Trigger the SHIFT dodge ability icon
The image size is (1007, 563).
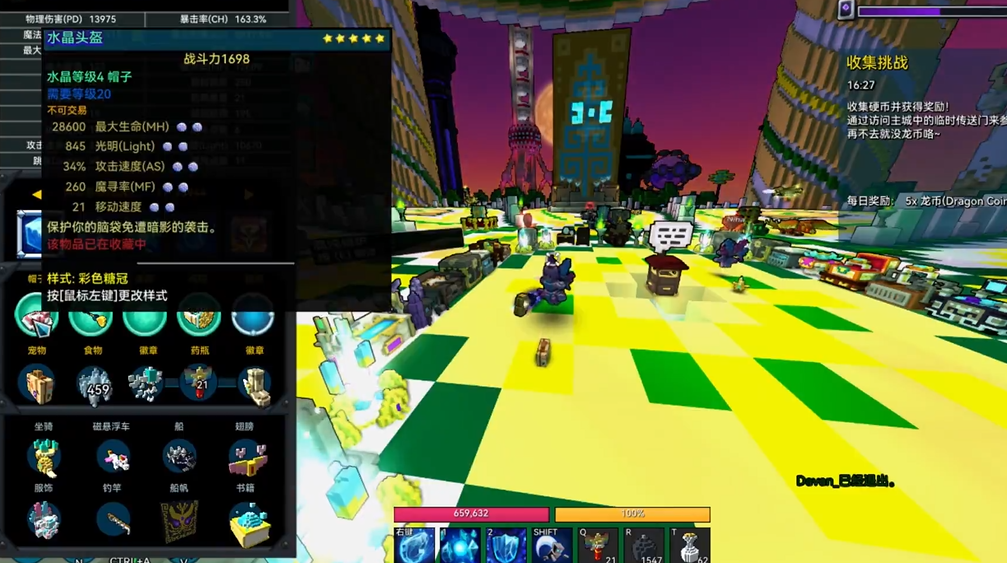[552, 545]
